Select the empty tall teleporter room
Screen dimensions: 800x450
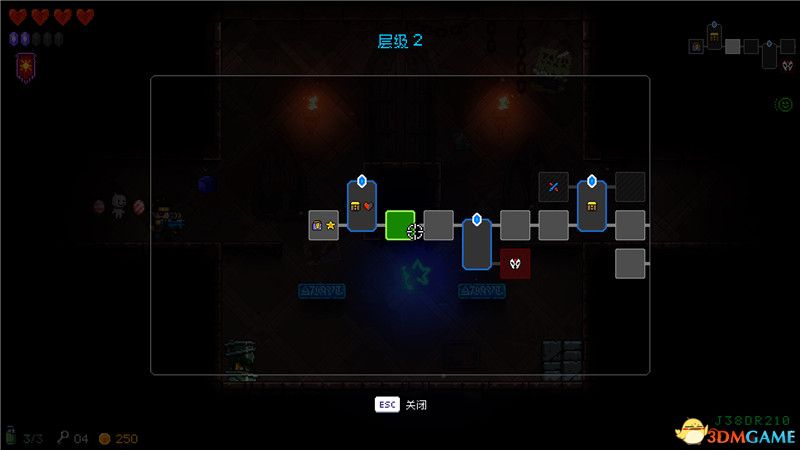477,243
